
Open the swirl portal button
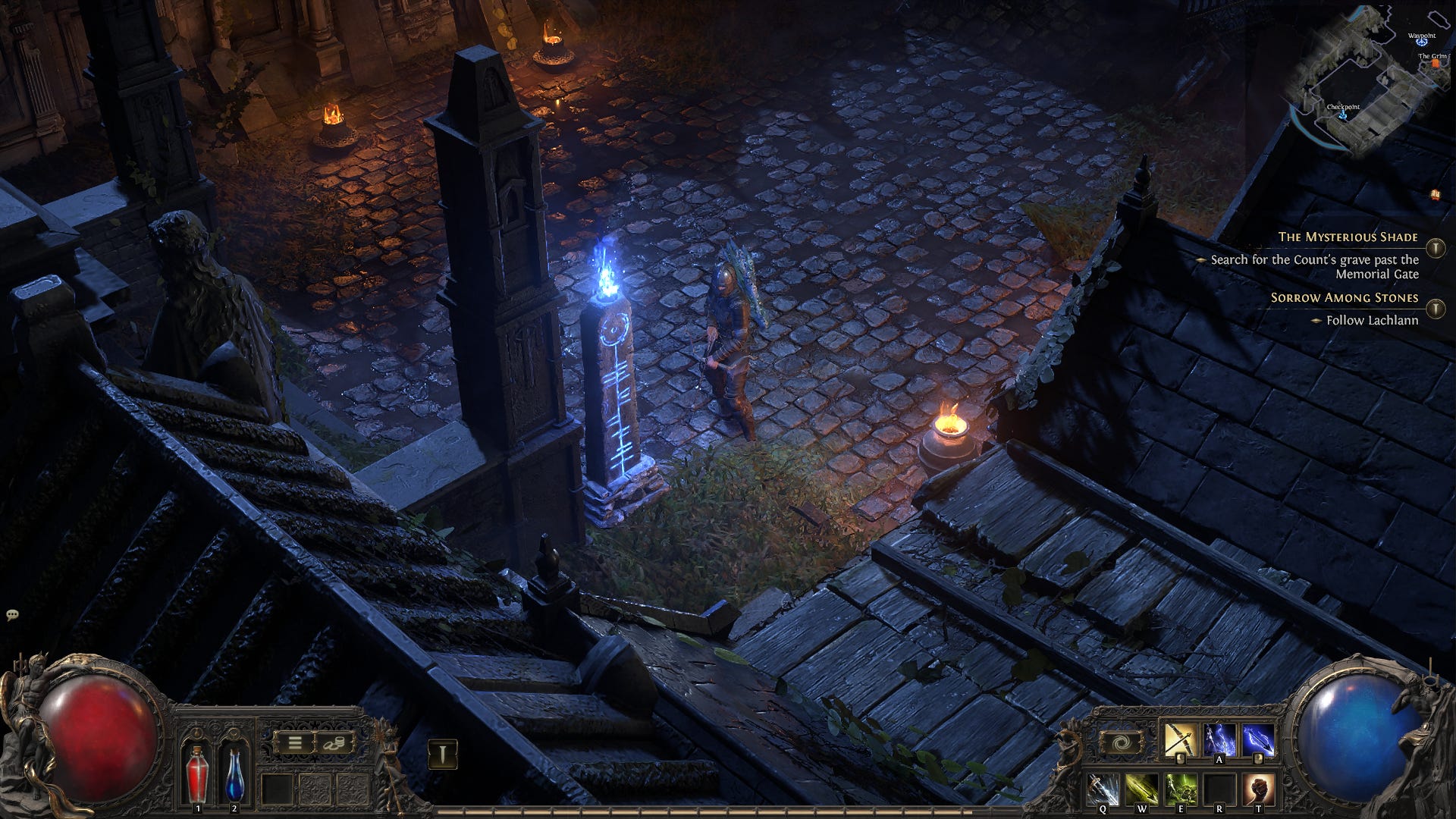coord(1120,742)
